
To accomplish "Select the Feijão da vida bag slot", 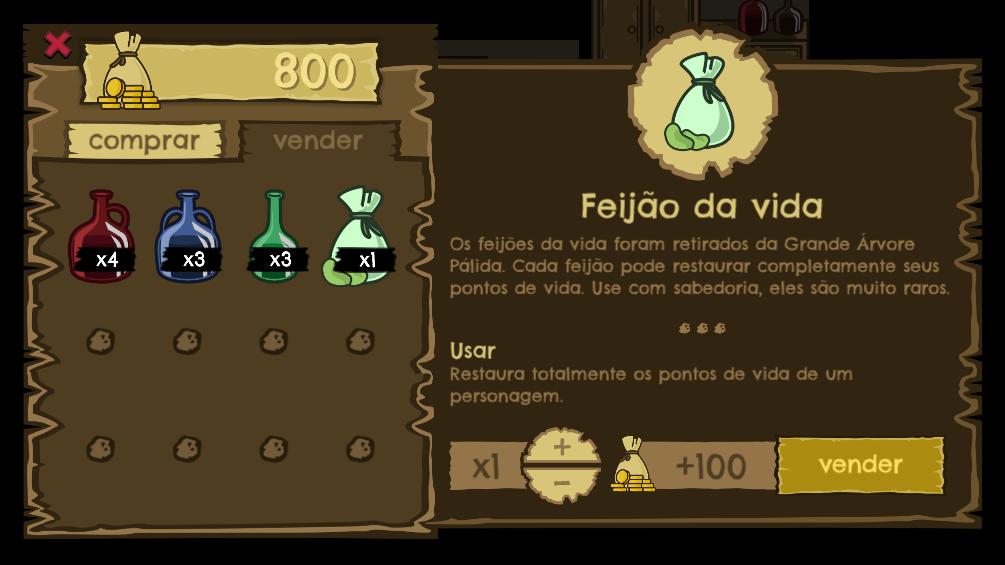I will 361,237.
